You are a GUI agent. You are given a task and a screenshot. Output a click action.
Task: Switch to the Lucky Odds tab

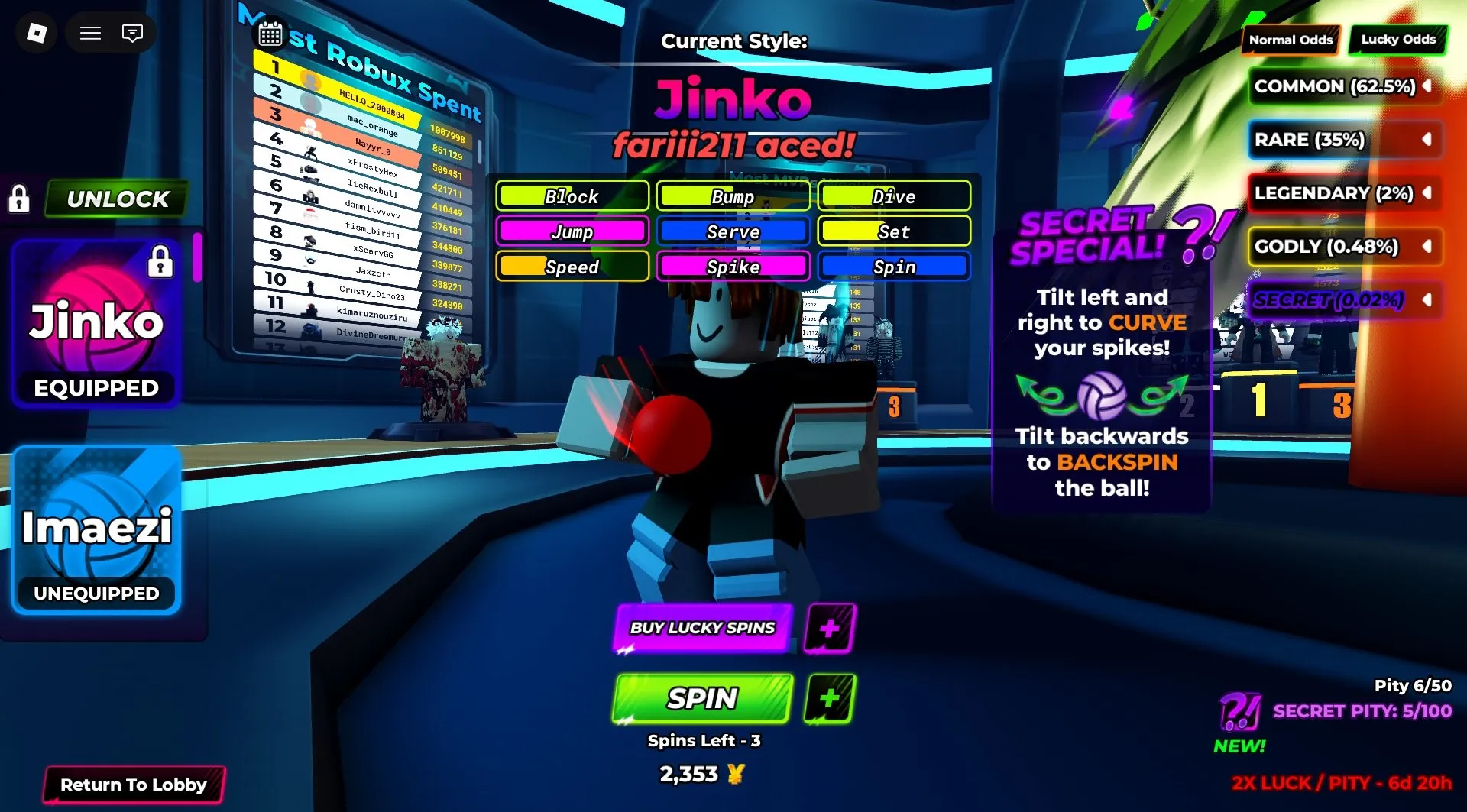pyautogui.click(x=1398, y=40)
